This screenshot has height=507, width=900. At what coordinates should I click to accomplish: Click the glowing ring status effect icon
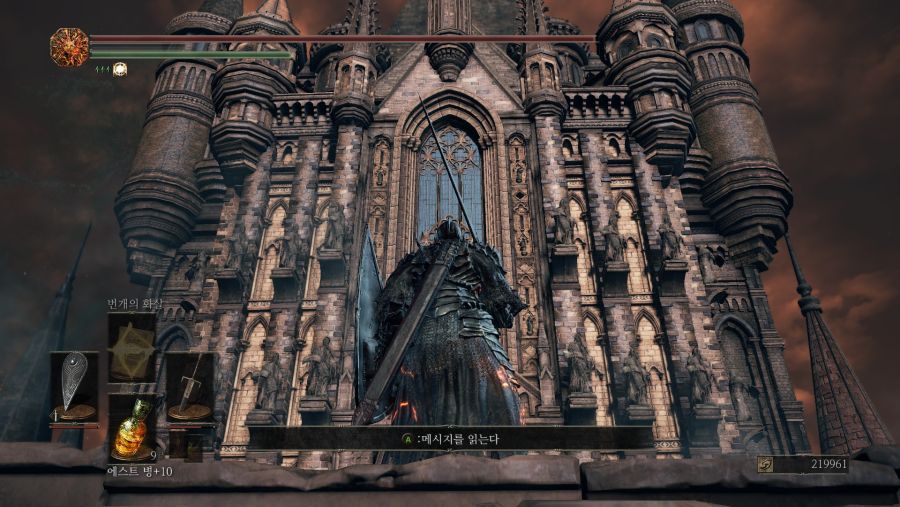coord(120,69)
